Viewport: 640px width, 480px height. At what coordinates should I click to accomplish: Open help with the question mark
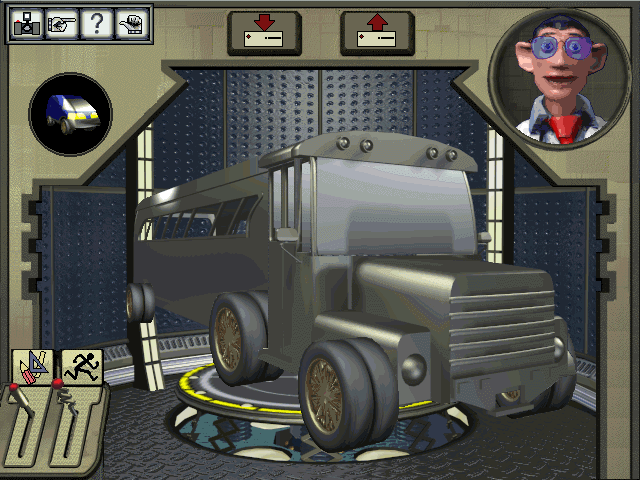pos(96,24)
